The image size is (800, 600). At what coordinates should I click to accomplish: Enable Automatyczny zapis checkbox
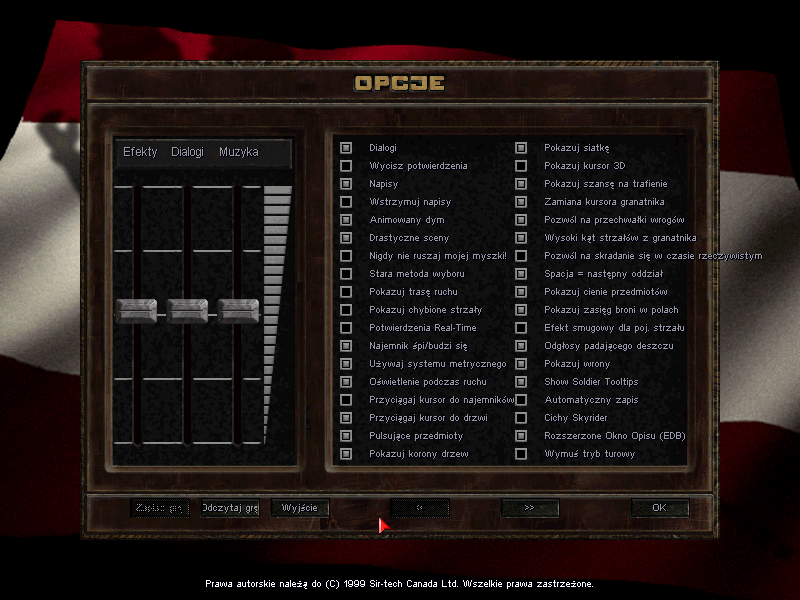click(521, 400)
